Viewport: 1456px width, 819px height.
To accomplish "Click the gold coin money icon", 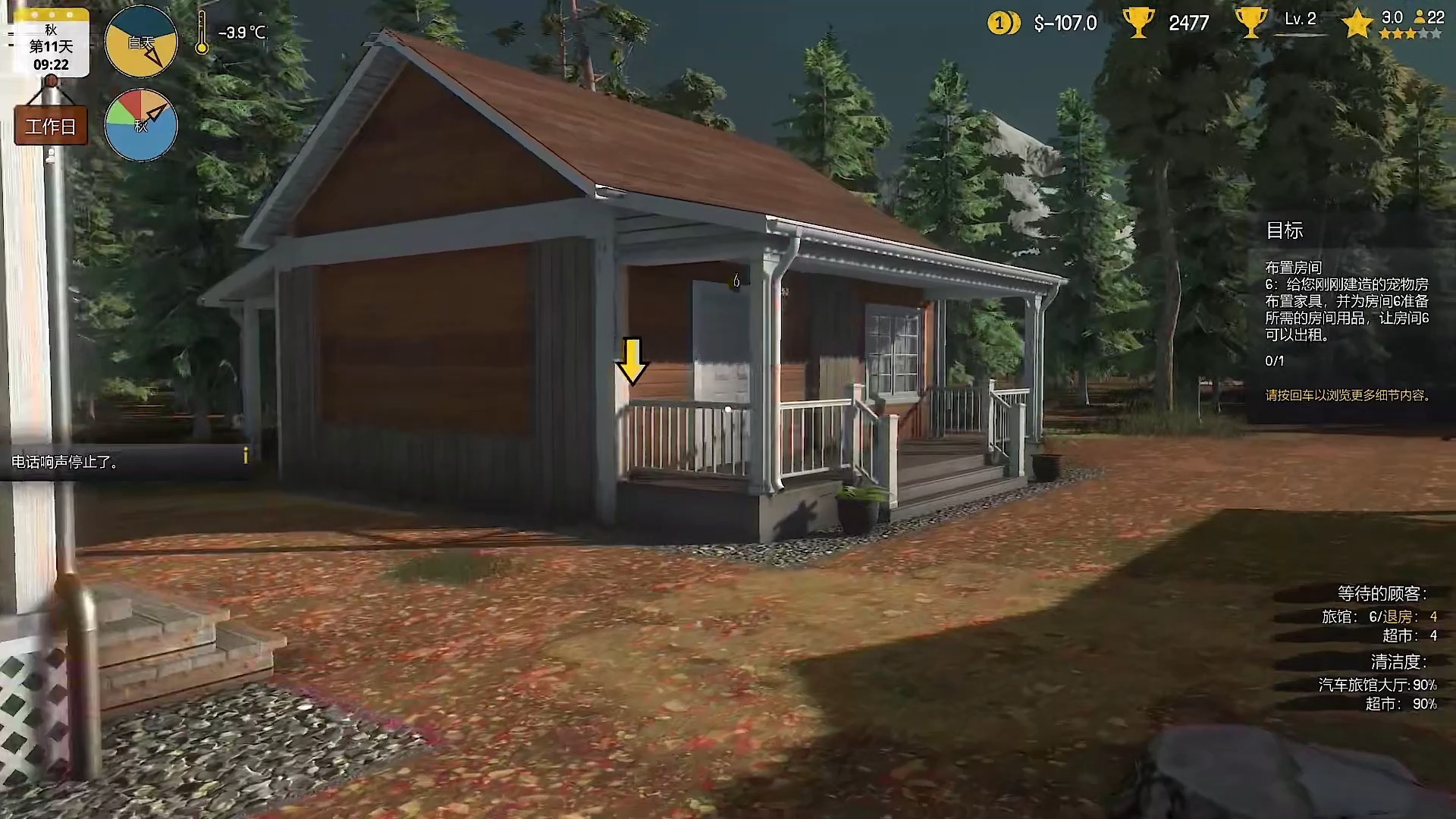I will coord(1003,24).
